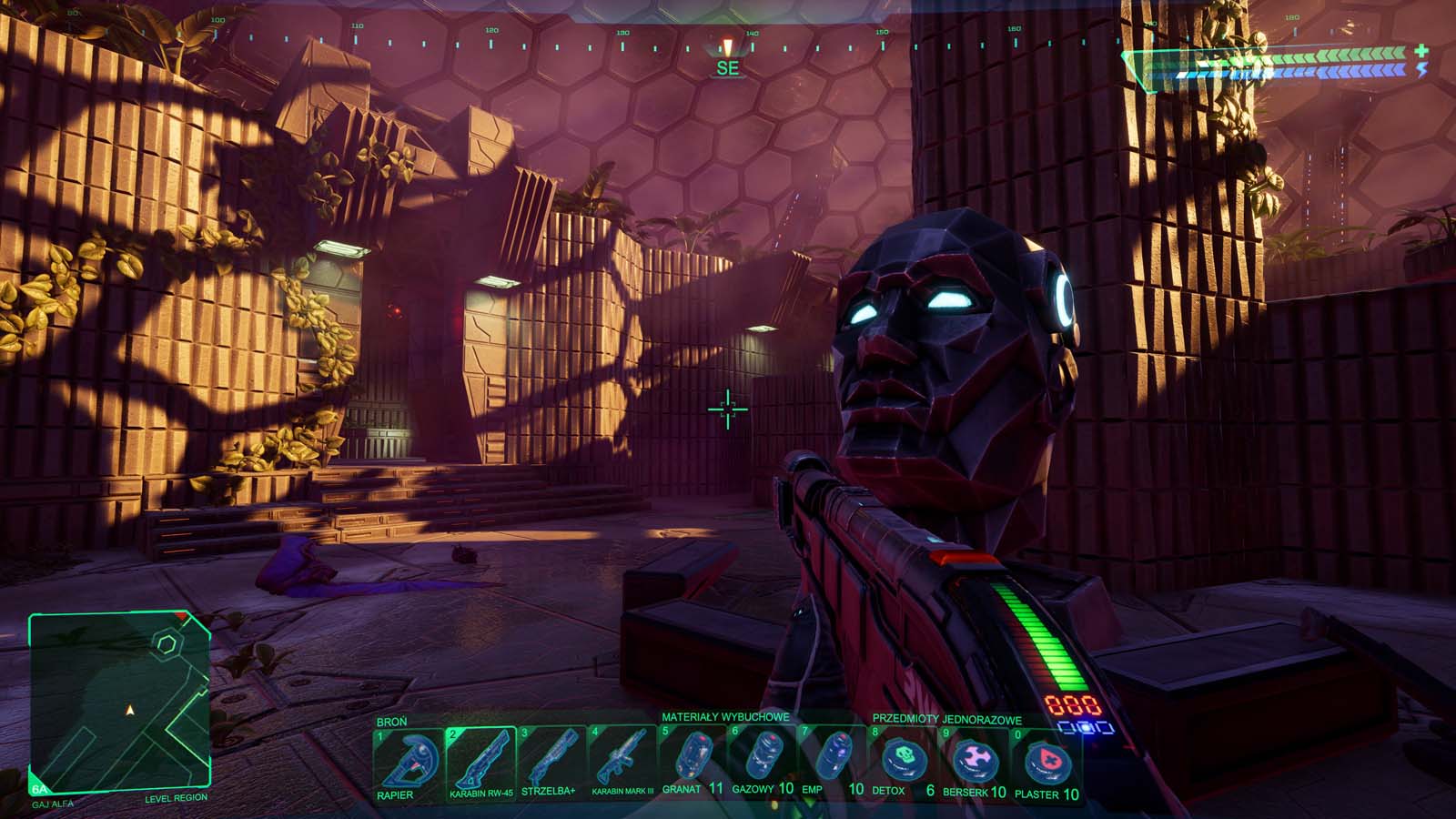This screenshot has width=1456, height=819.
Task: Open the Gaj Alfa minimap
Action: tap(120, 699)
